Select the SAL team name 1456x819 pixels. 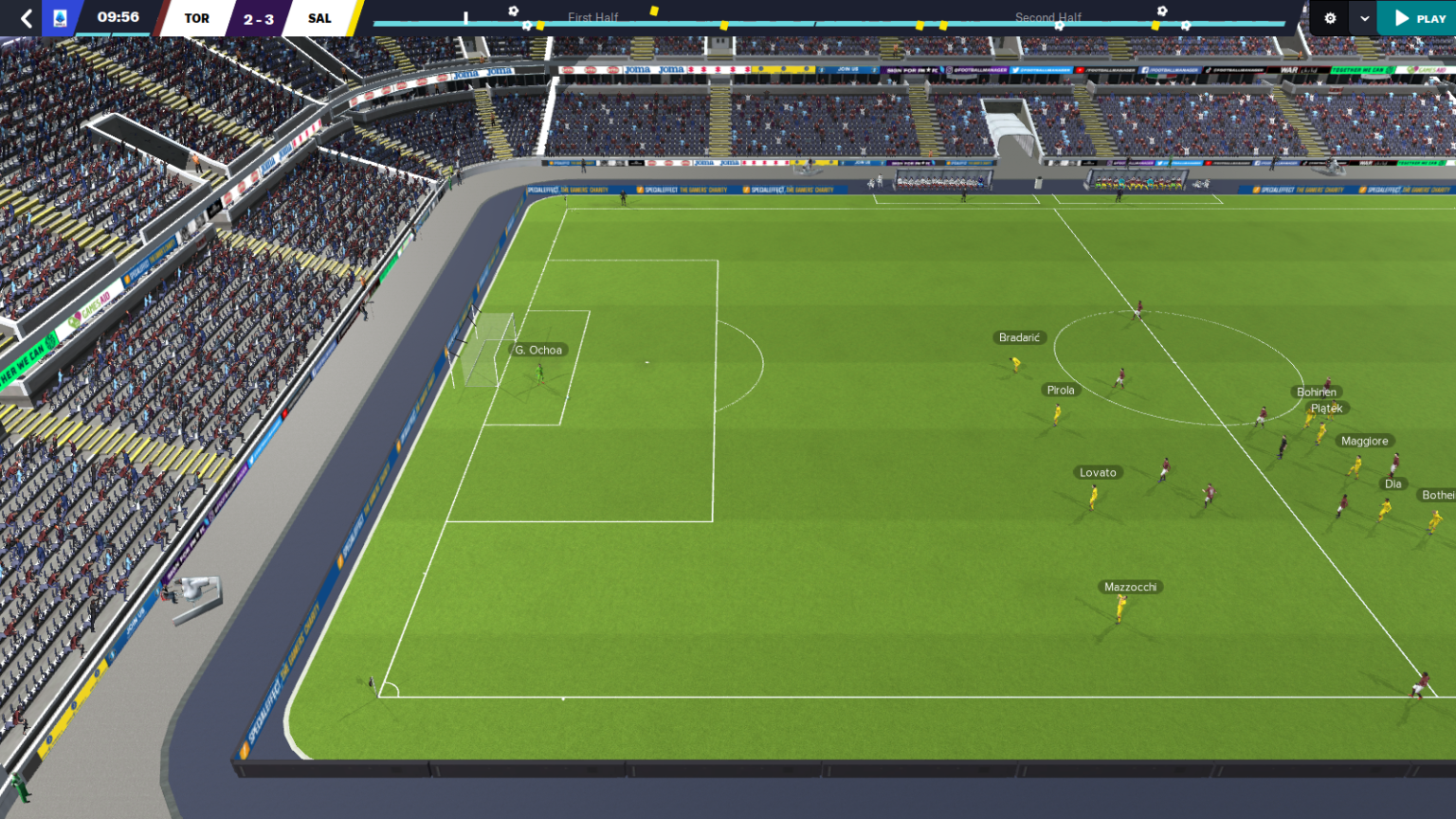click(x=319, y=16)
